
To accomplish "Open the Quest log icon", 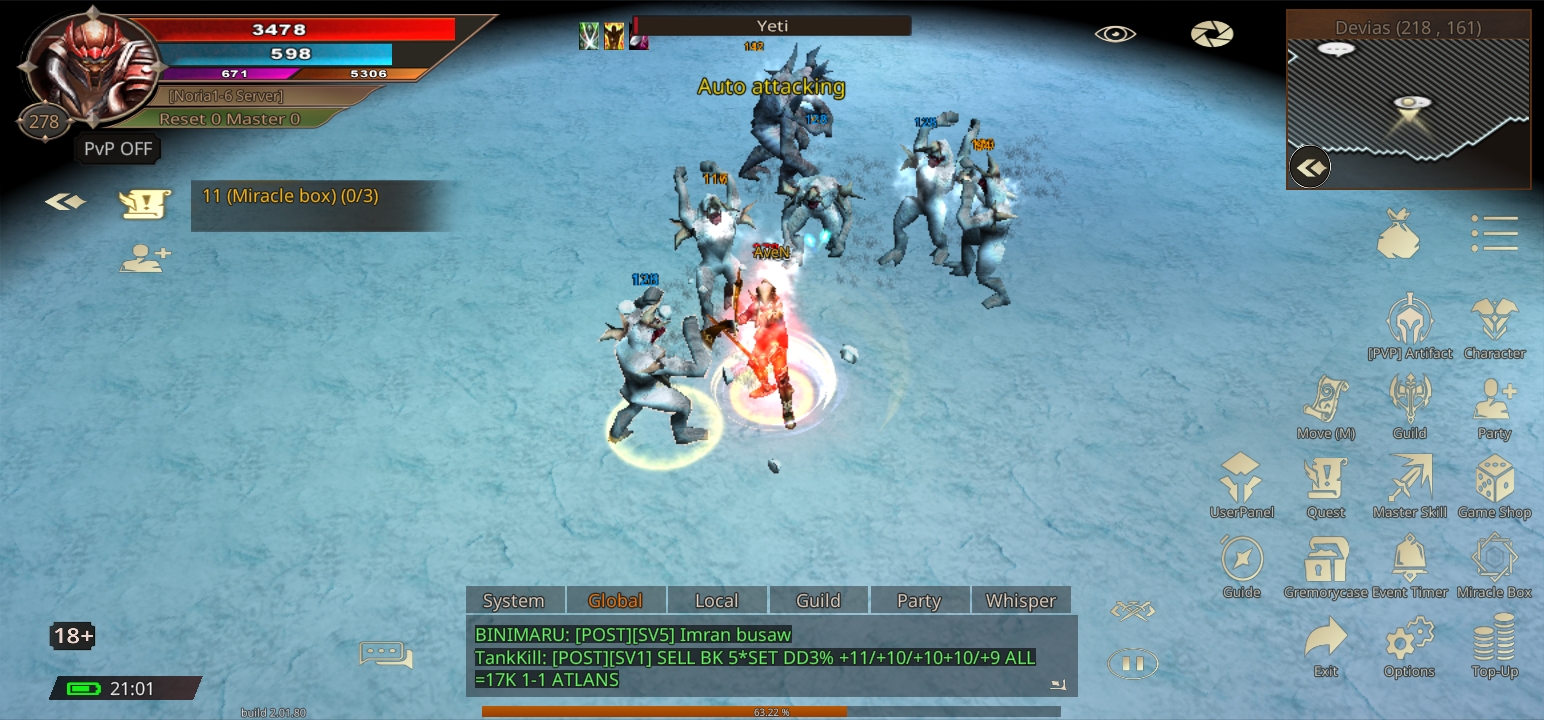I will click(x=1326, y=484).
